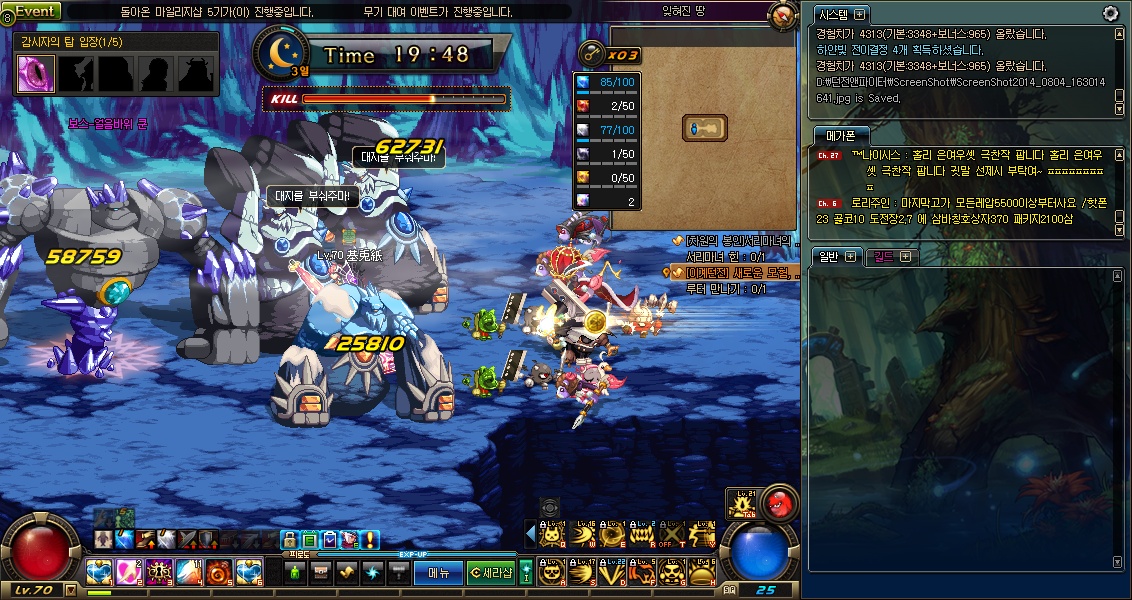Open the 메뉴 menu button
Viewport: 1132px width, 600px height.
click(x=439, y=572)
